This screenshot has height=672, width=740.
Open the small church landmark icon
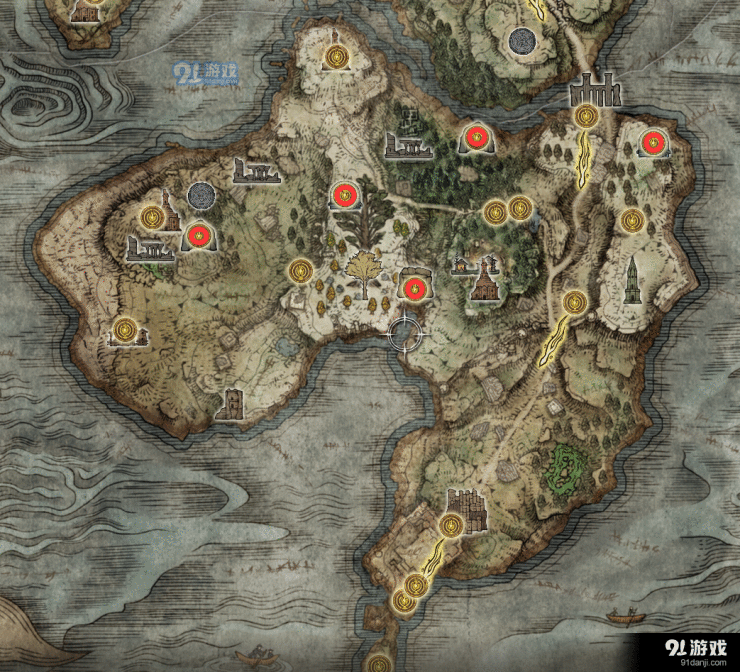(485, 281)
